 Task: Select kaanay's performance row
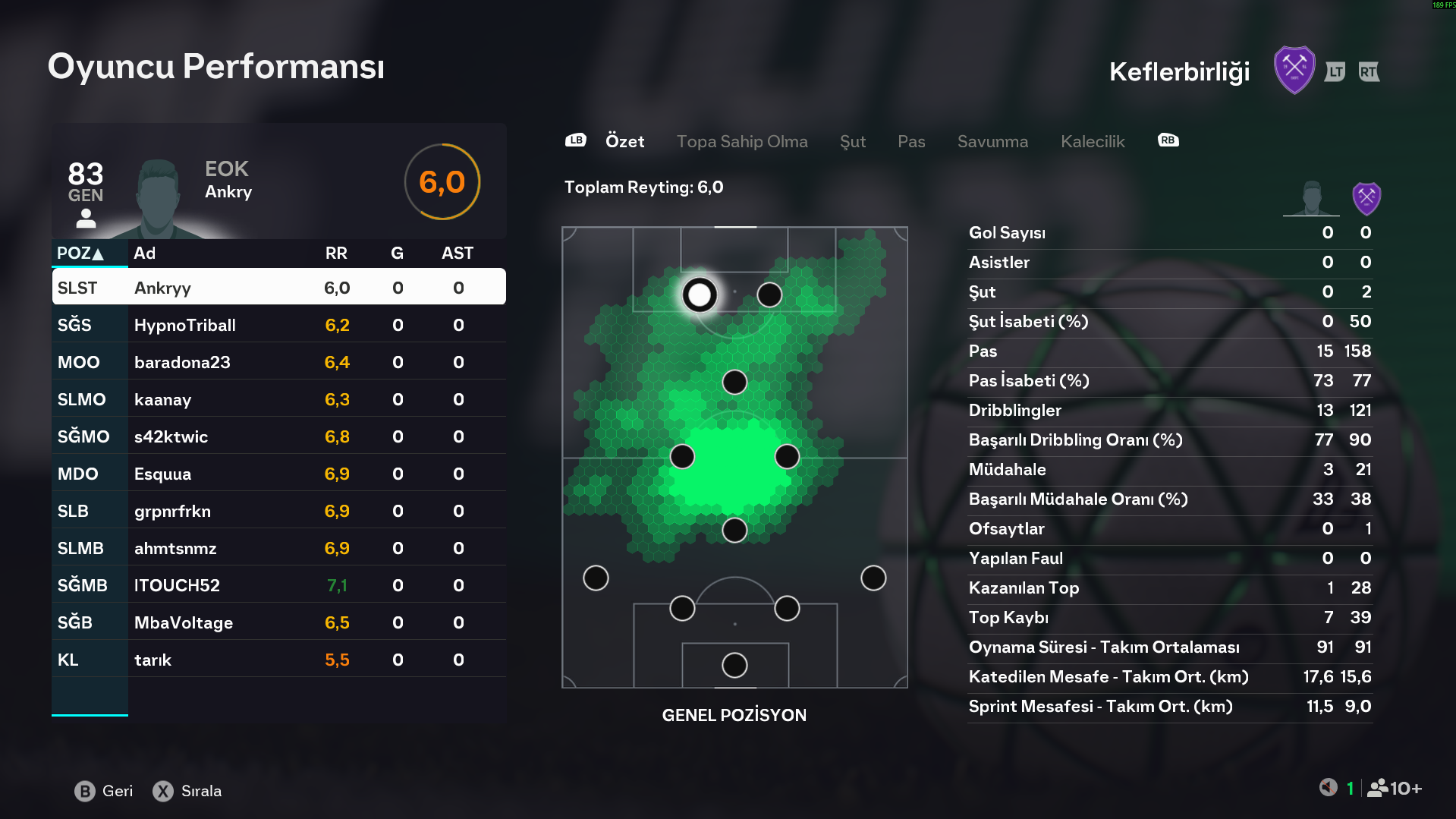click(278, 399)
